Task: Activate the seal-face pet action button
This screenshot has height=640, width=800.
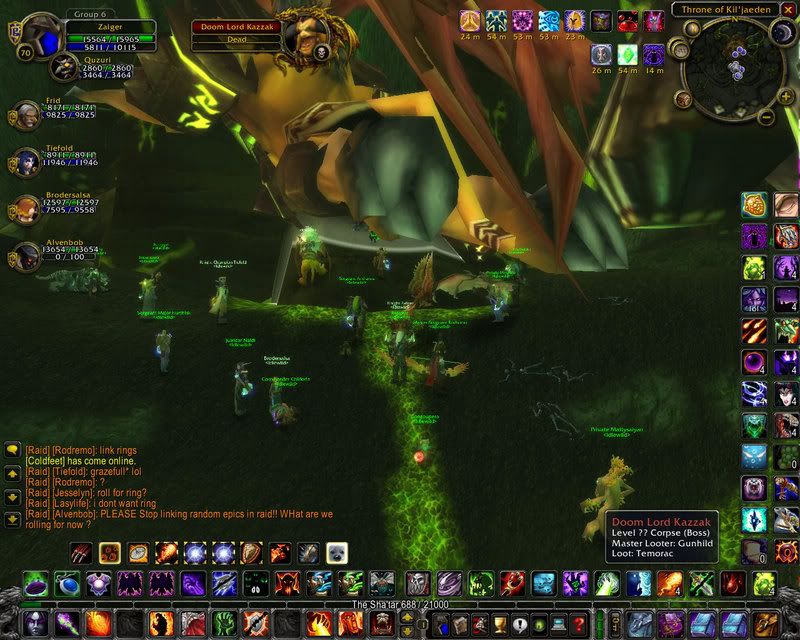Action: (x=337, y=552)
